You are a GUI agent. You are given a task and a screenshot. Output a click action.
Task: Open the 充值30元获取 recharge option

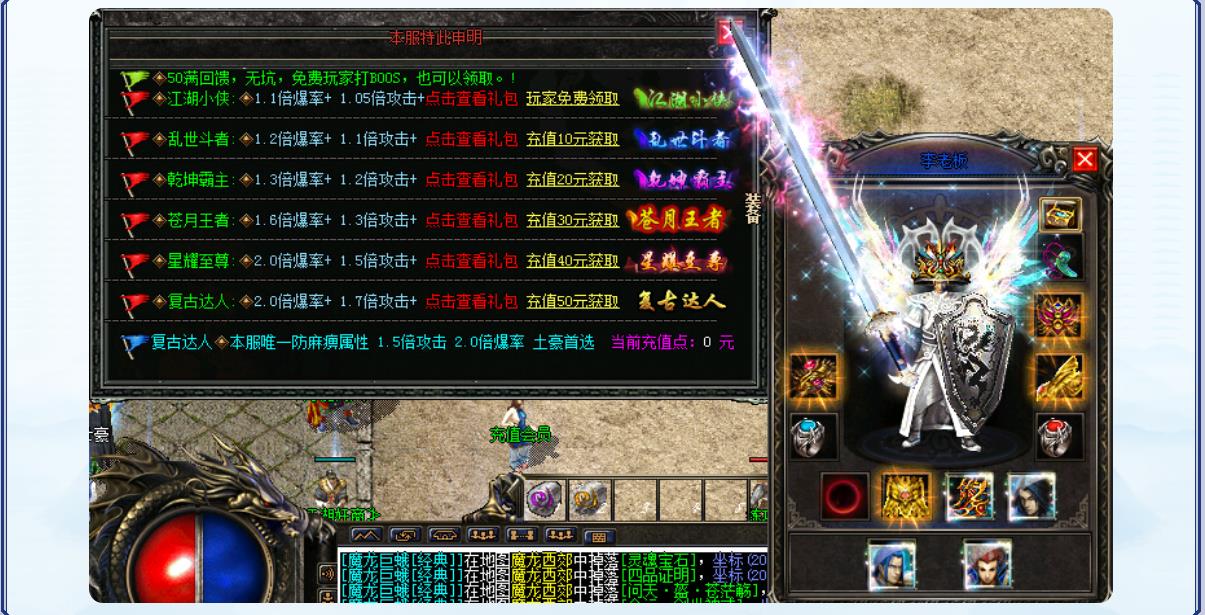point(573,220)
